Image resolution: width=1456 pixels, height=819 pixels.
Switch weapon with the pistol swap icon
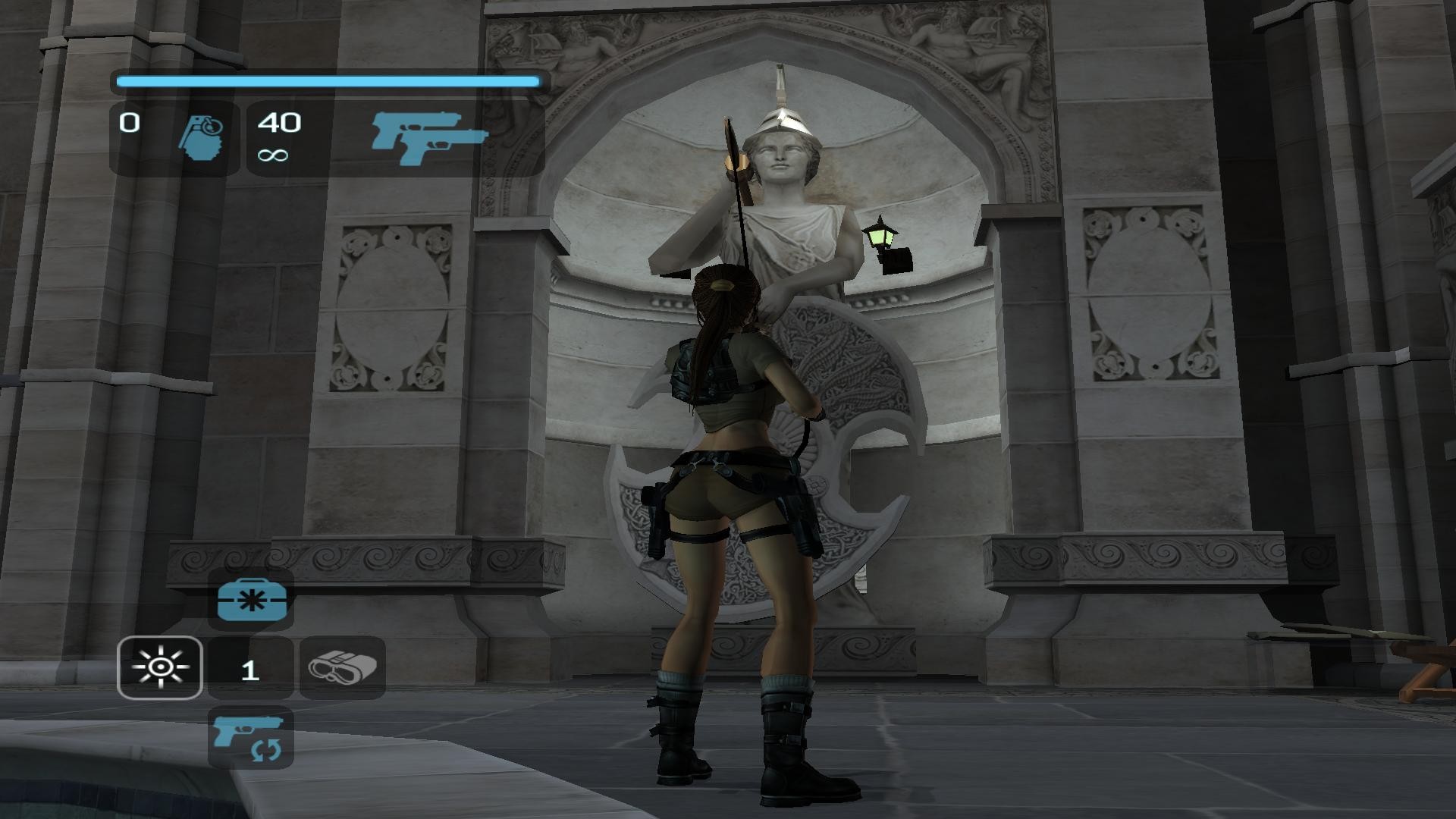pyautogui.click(x=249, y=737)
